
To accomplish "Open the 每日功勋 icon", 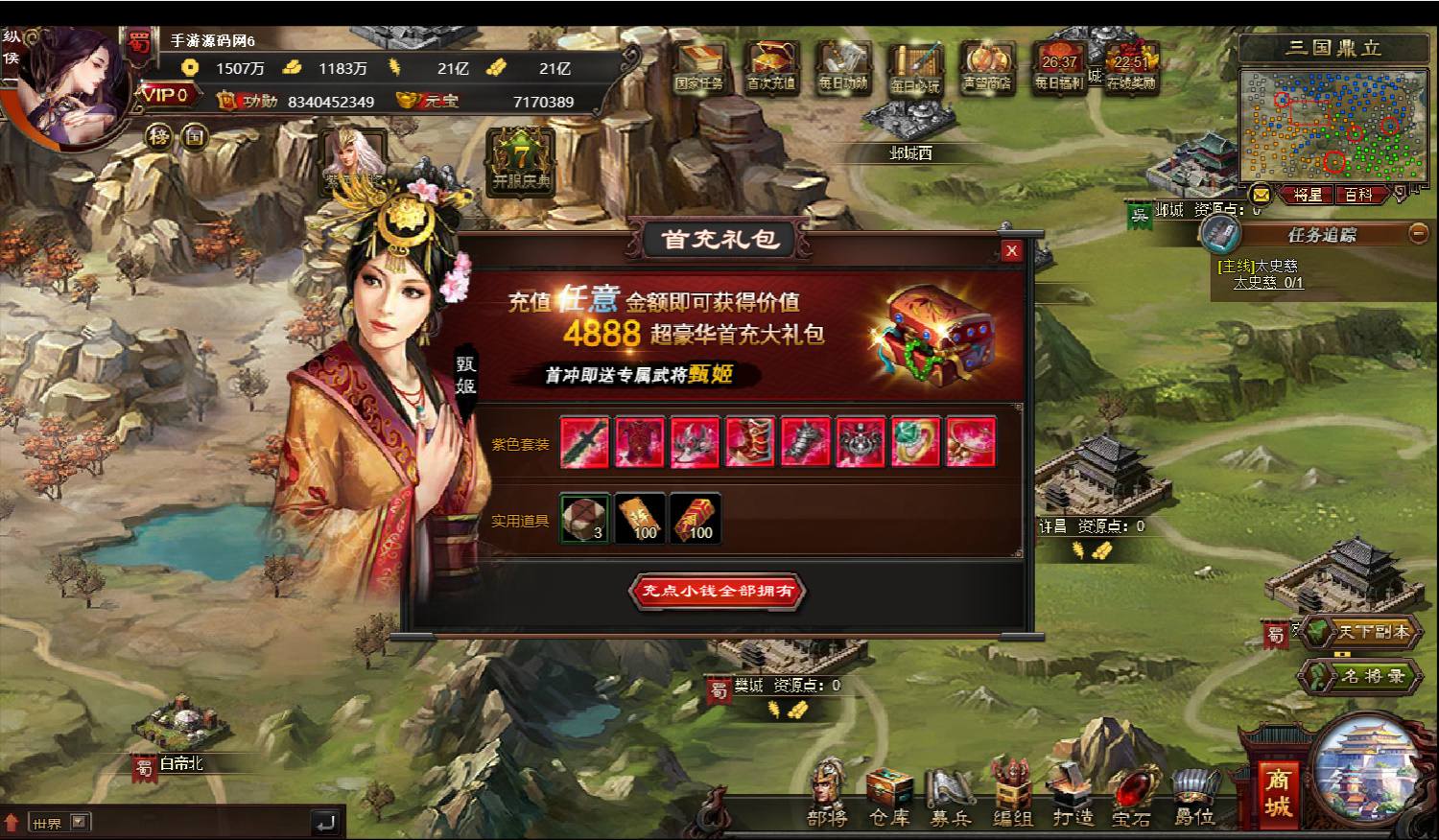I will (x=842, y=67).
